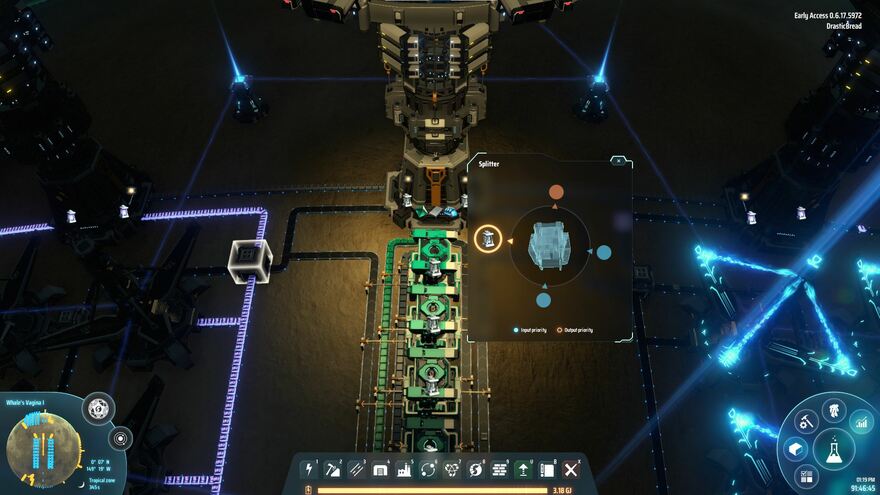Open the research flask tech tree
This screenshot has height=495, width=880.
tap(833, 450)
